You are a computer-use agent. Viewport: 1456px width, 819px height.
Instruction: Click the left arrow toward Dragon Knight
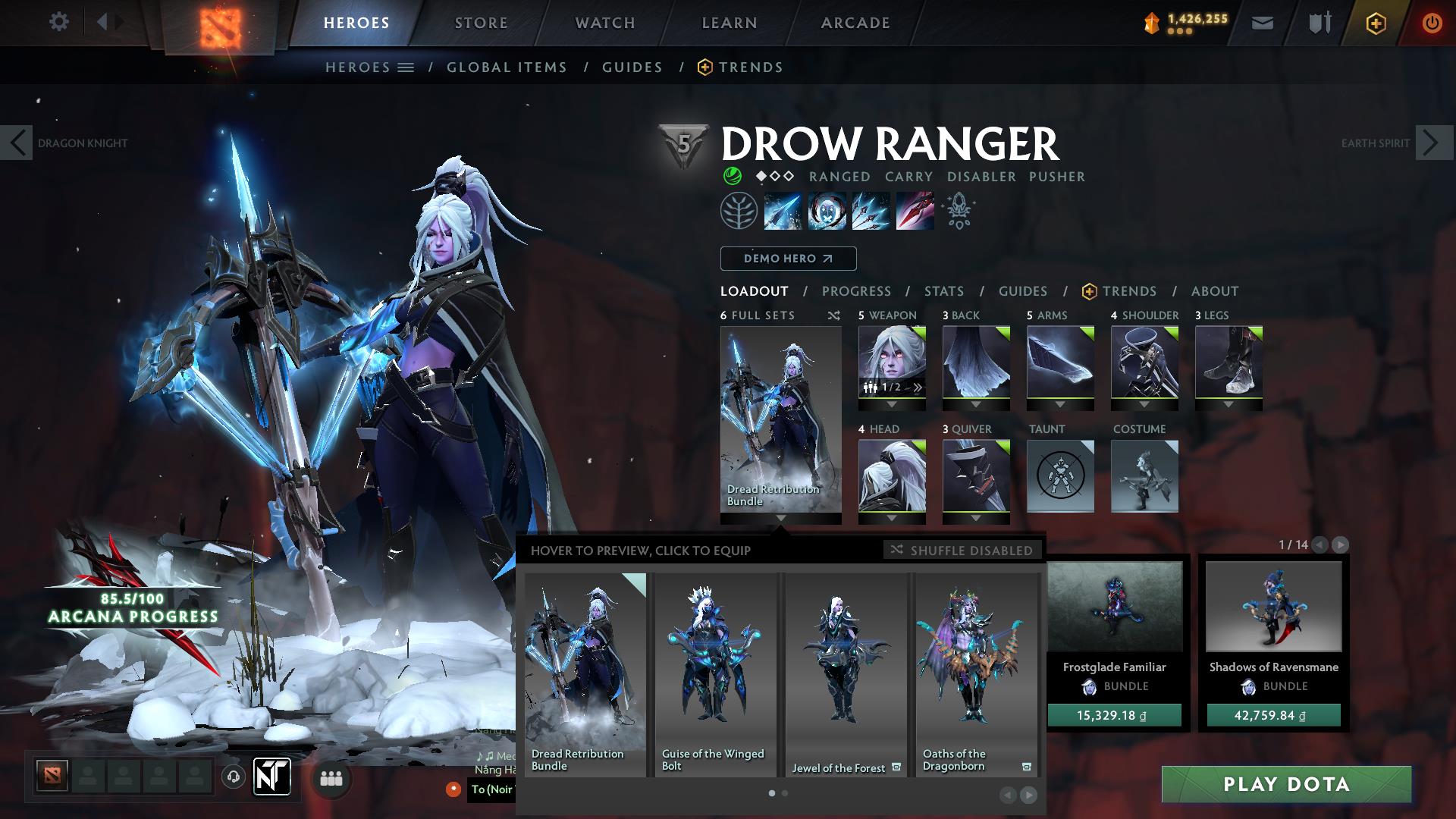pyautogui.click(x=17, y=143)
